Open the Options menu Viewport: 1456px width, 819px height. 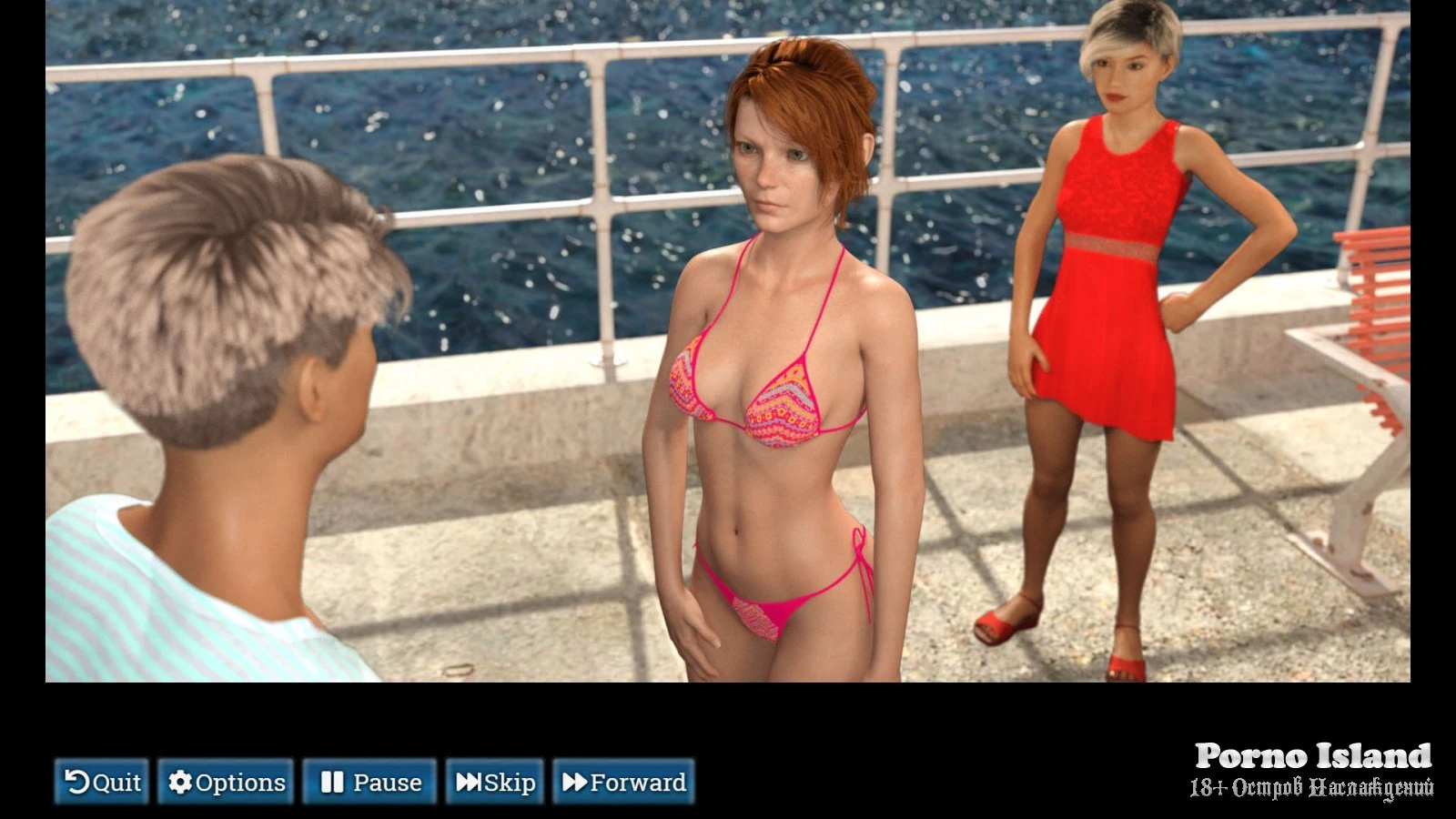pos(226,782)
